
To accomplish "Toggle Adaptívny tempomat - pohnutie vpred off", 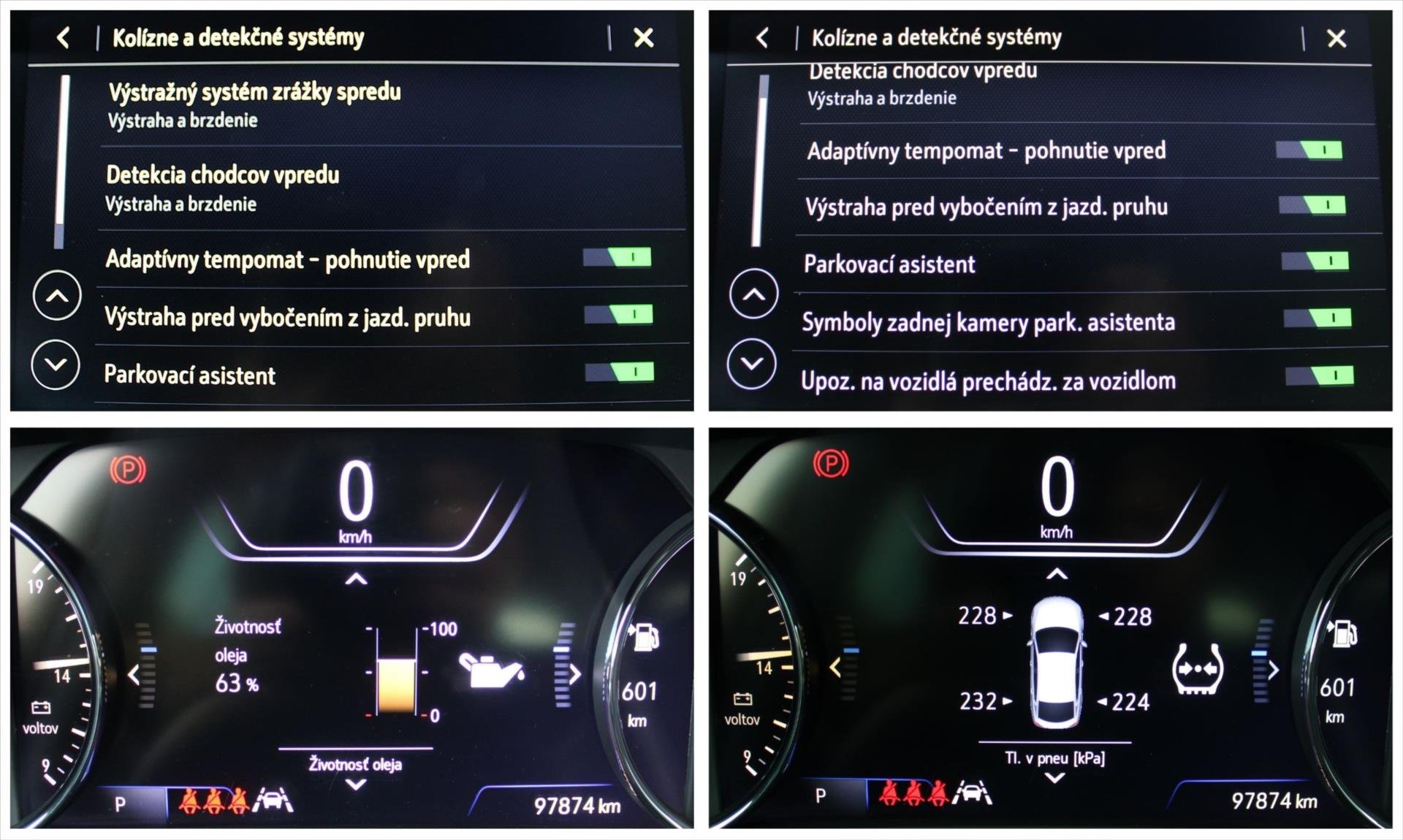I will [617, 258].
